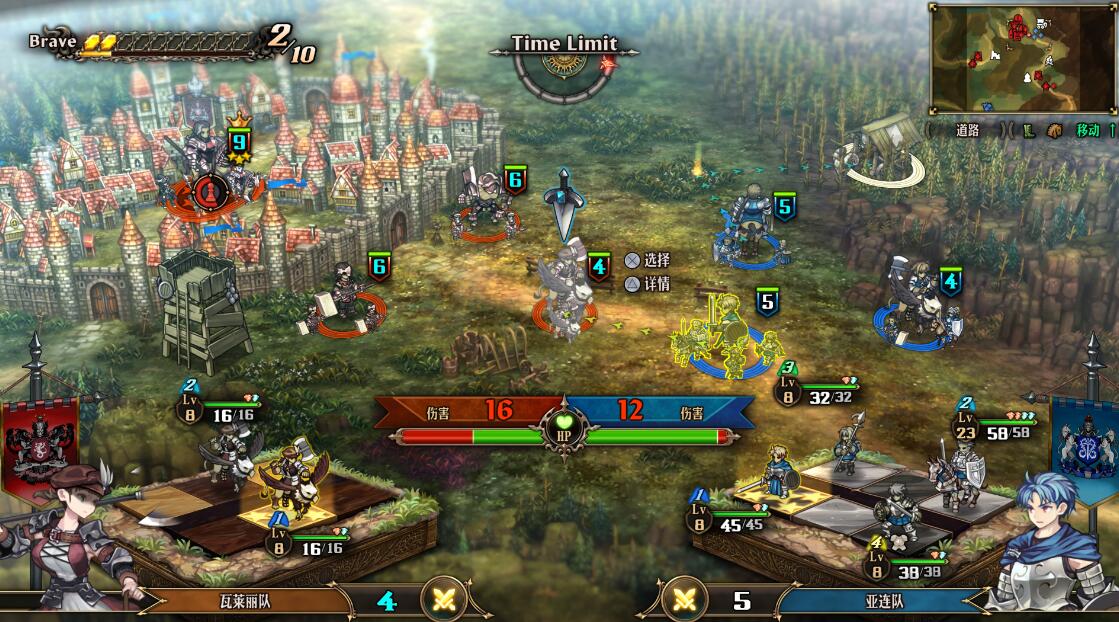The image size is (1119, 622).
Task: Open the battlefield minimap
Action: [1022, 58]
